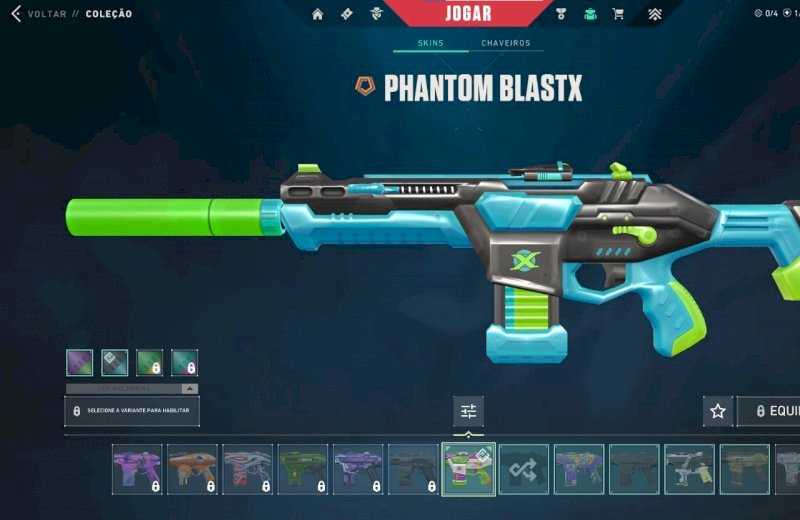Open the shopping cart store icon
The image size is (800, 520).
[x=618, y=14]
